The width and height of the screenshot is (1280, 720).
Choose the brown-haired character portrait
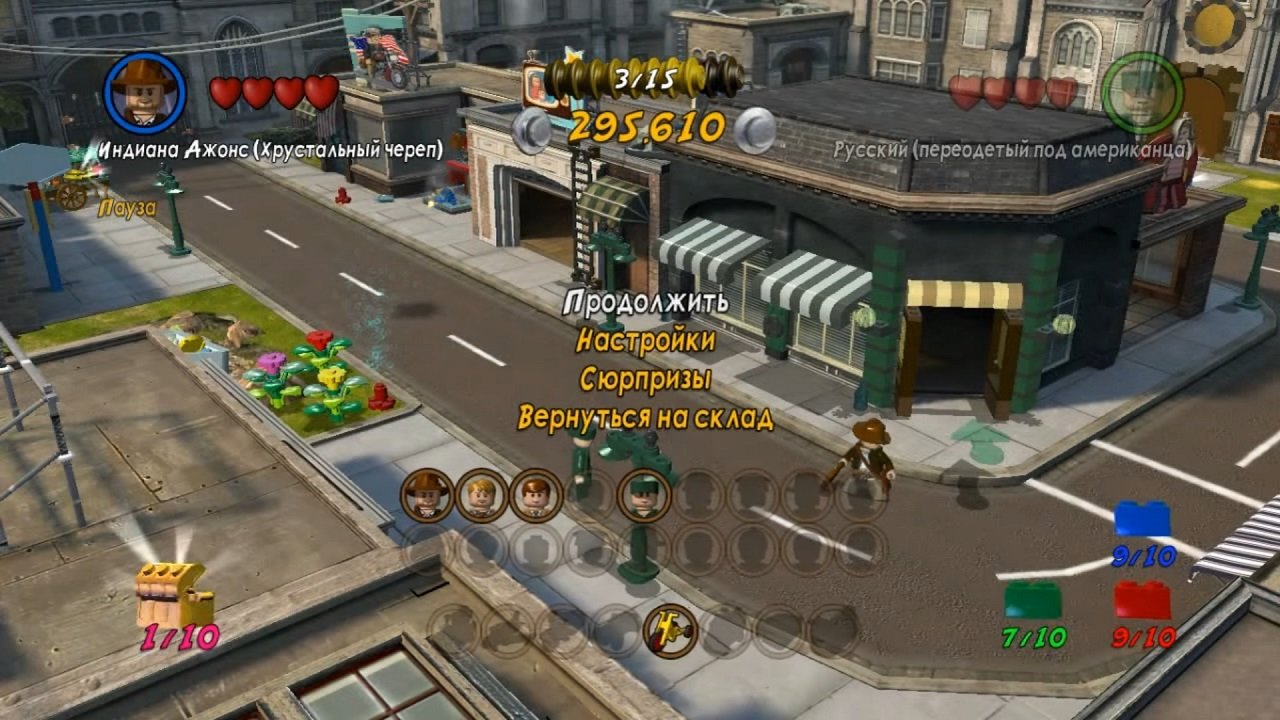pyautogui.click(x=536, y=495)
